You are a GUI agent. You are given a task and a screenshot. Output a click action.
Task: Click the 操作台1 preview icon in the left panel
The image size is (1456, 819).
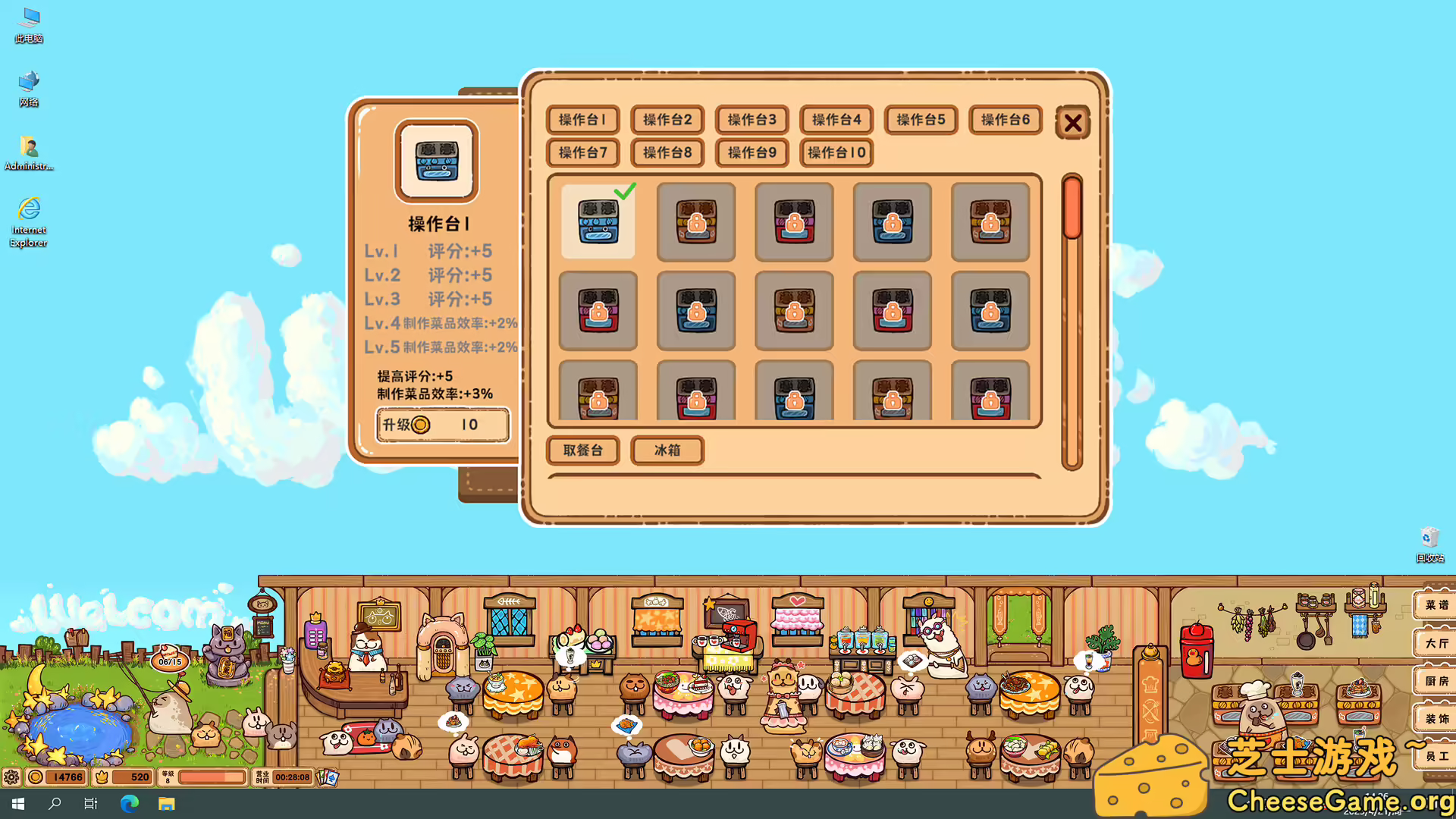coord(436,162)
